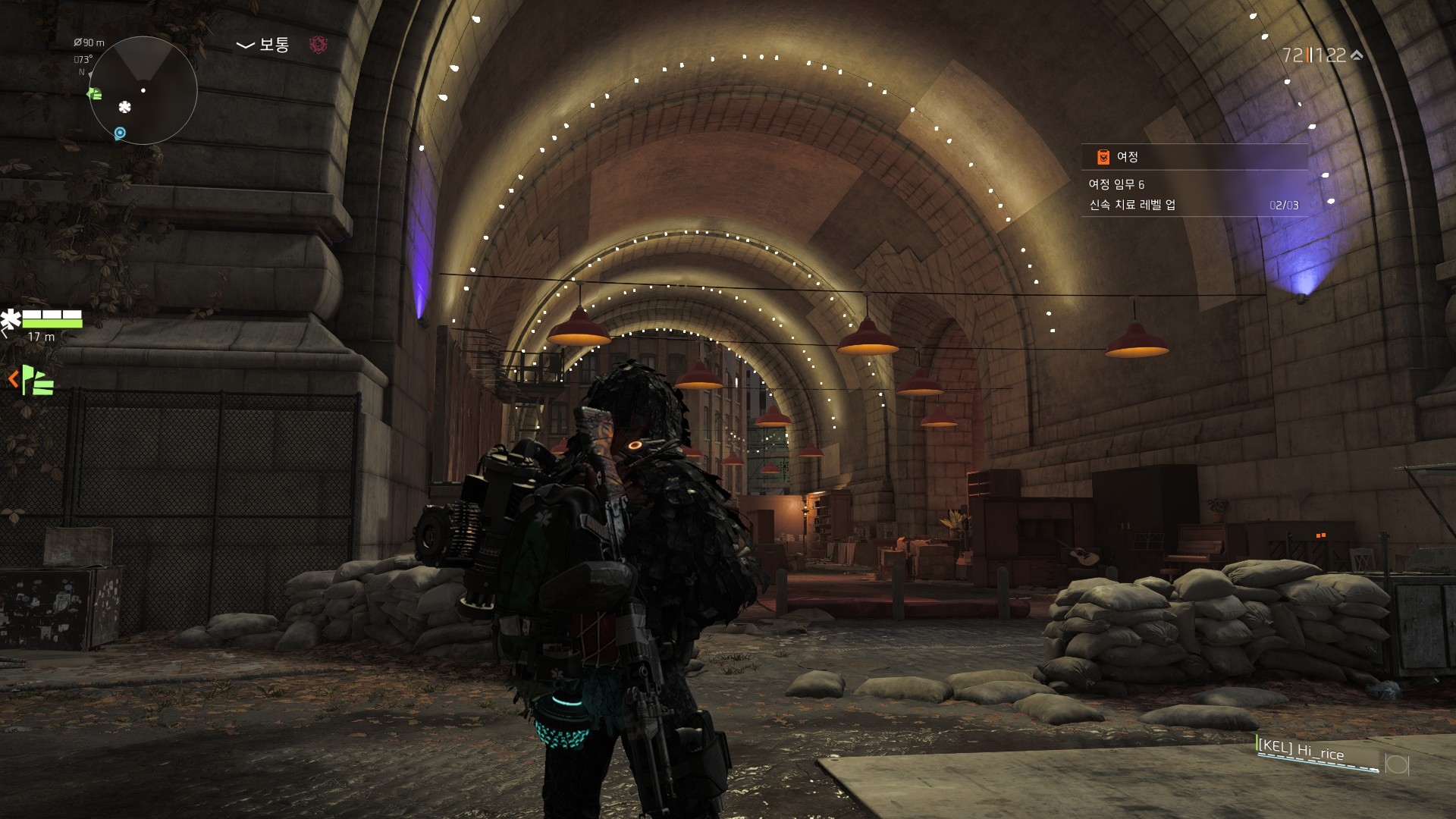Select the blue waypoint marker on minimap

point(120,133)
